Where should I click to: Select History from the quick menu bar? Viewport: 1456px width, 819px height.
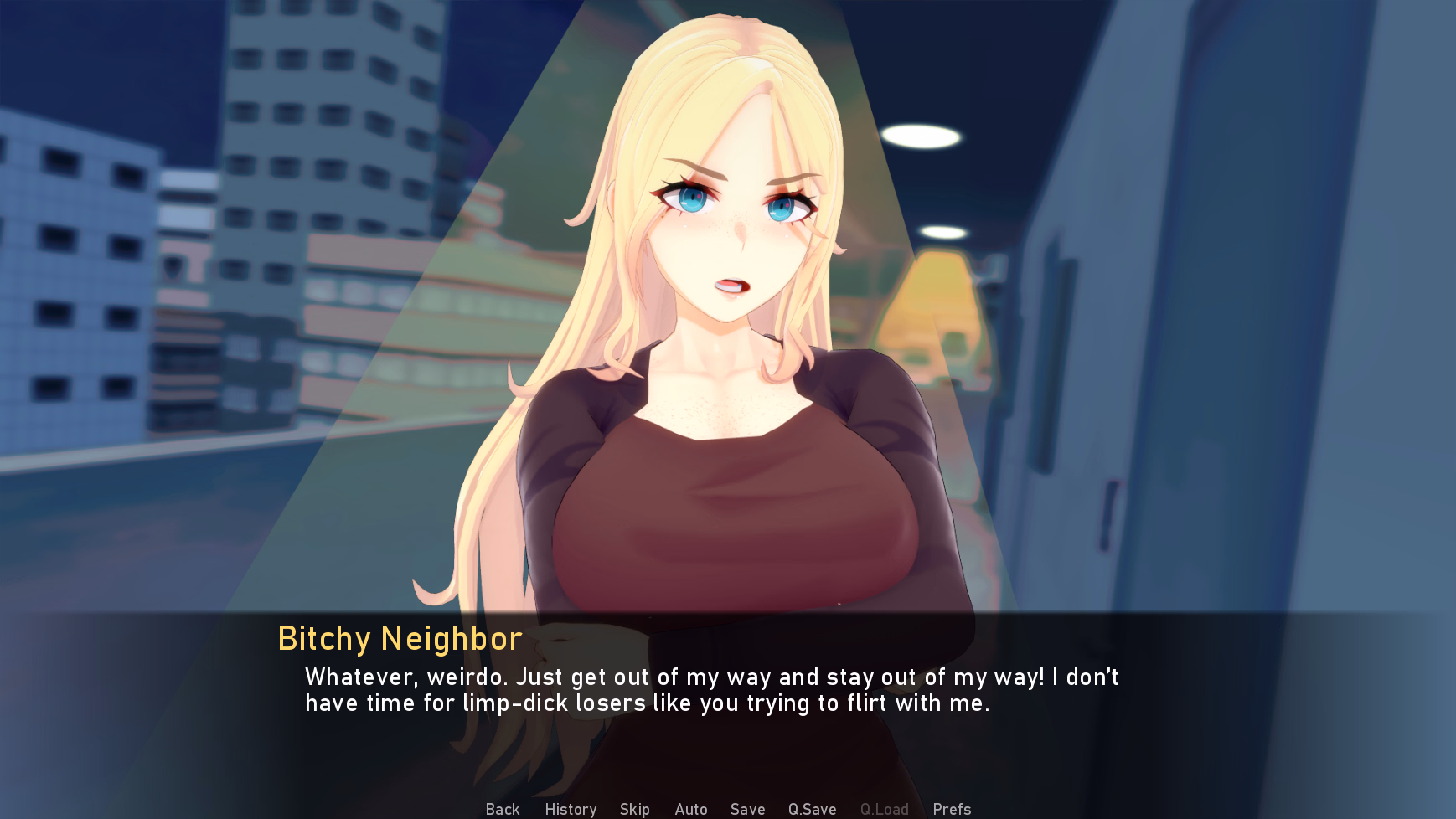[570, 809]
